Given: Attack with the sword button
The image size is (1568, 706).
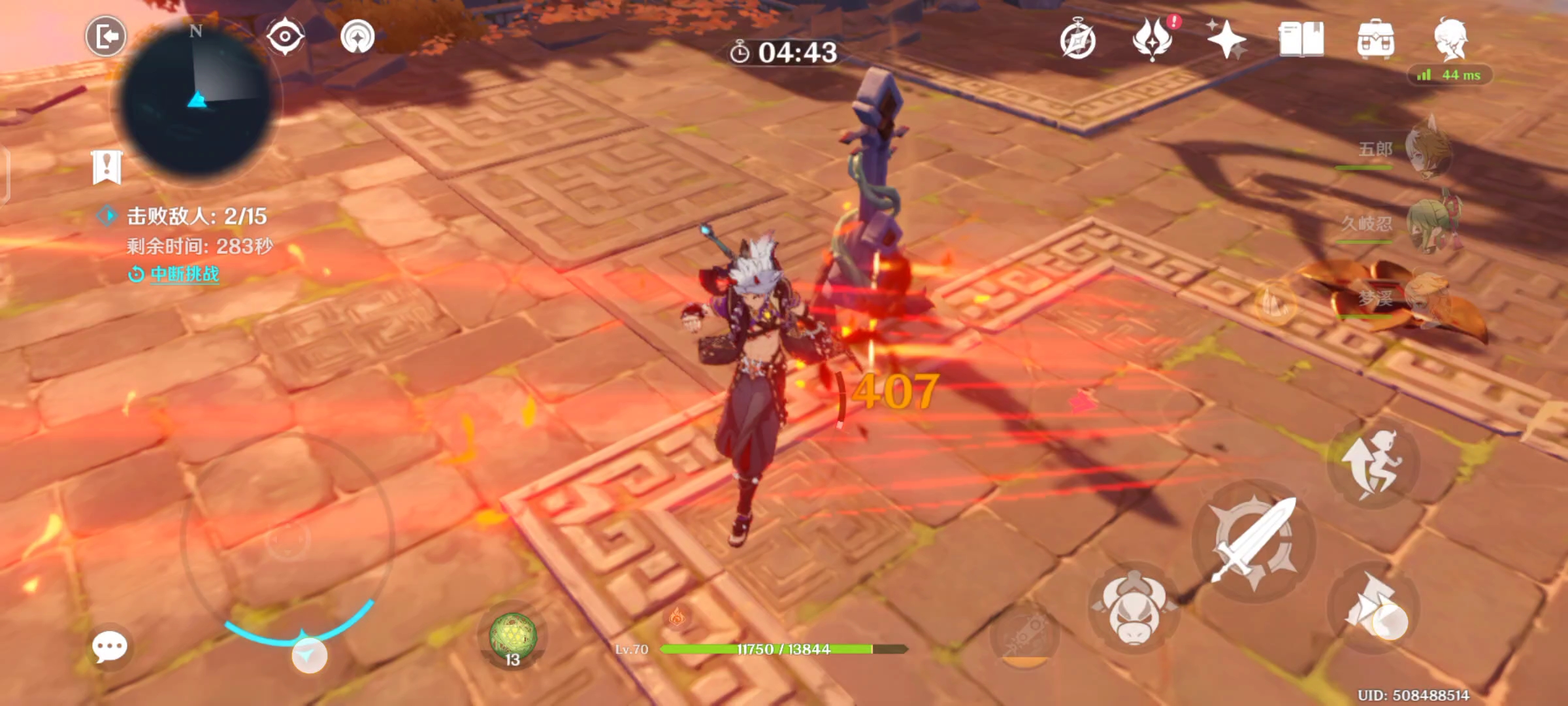Looking at the screenshot, I should point(1253,541).
